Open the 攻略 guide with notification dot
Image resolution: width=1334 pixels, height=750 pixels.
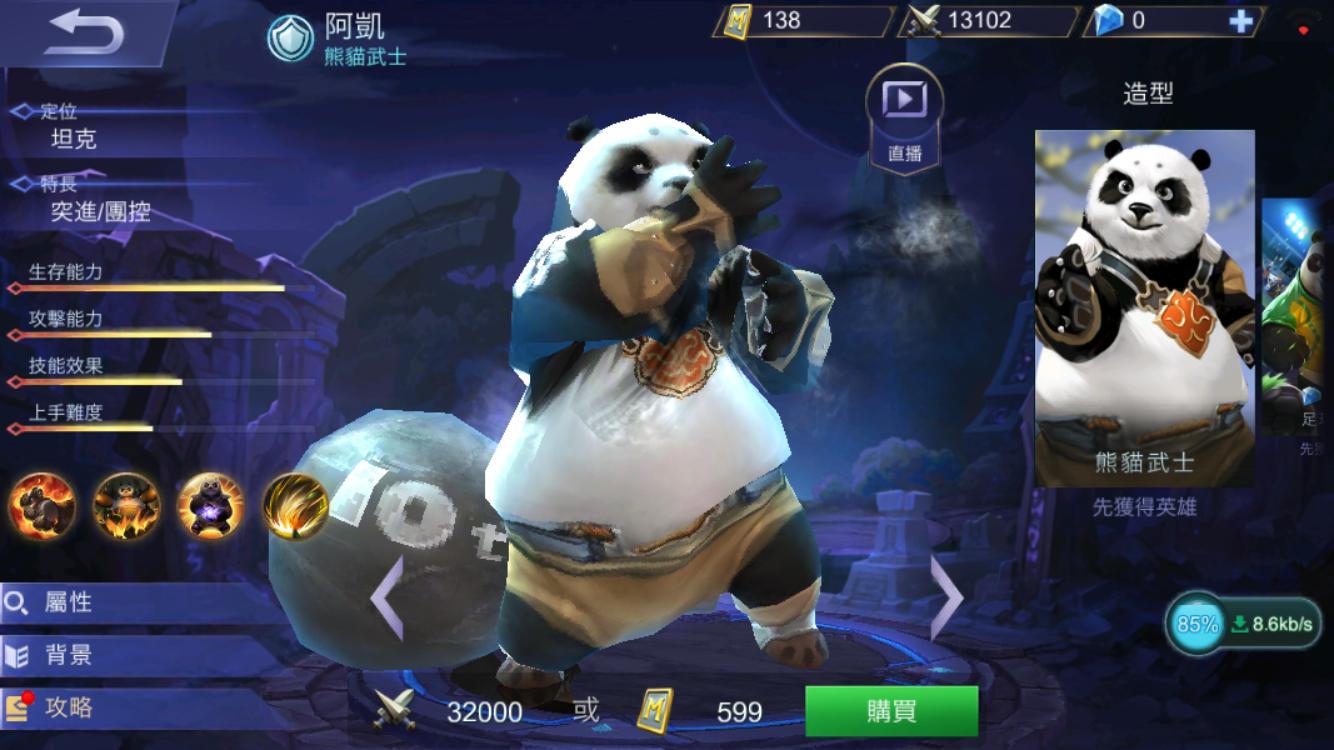(80, 710)
